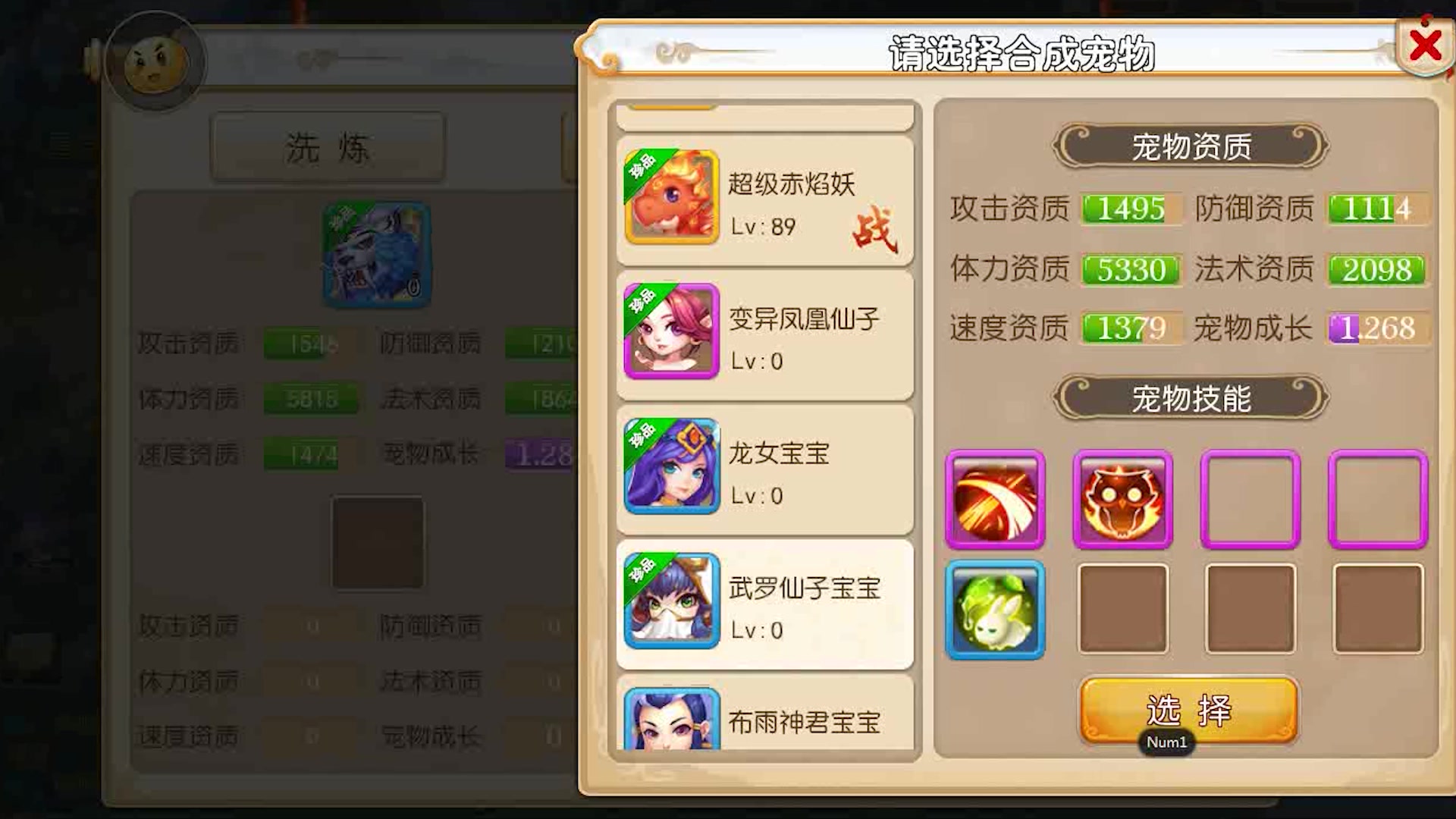Viewport: 1456px width, 819px height.
Task: Switch to the 洗炼 tab
Action: tap(326, 146)
